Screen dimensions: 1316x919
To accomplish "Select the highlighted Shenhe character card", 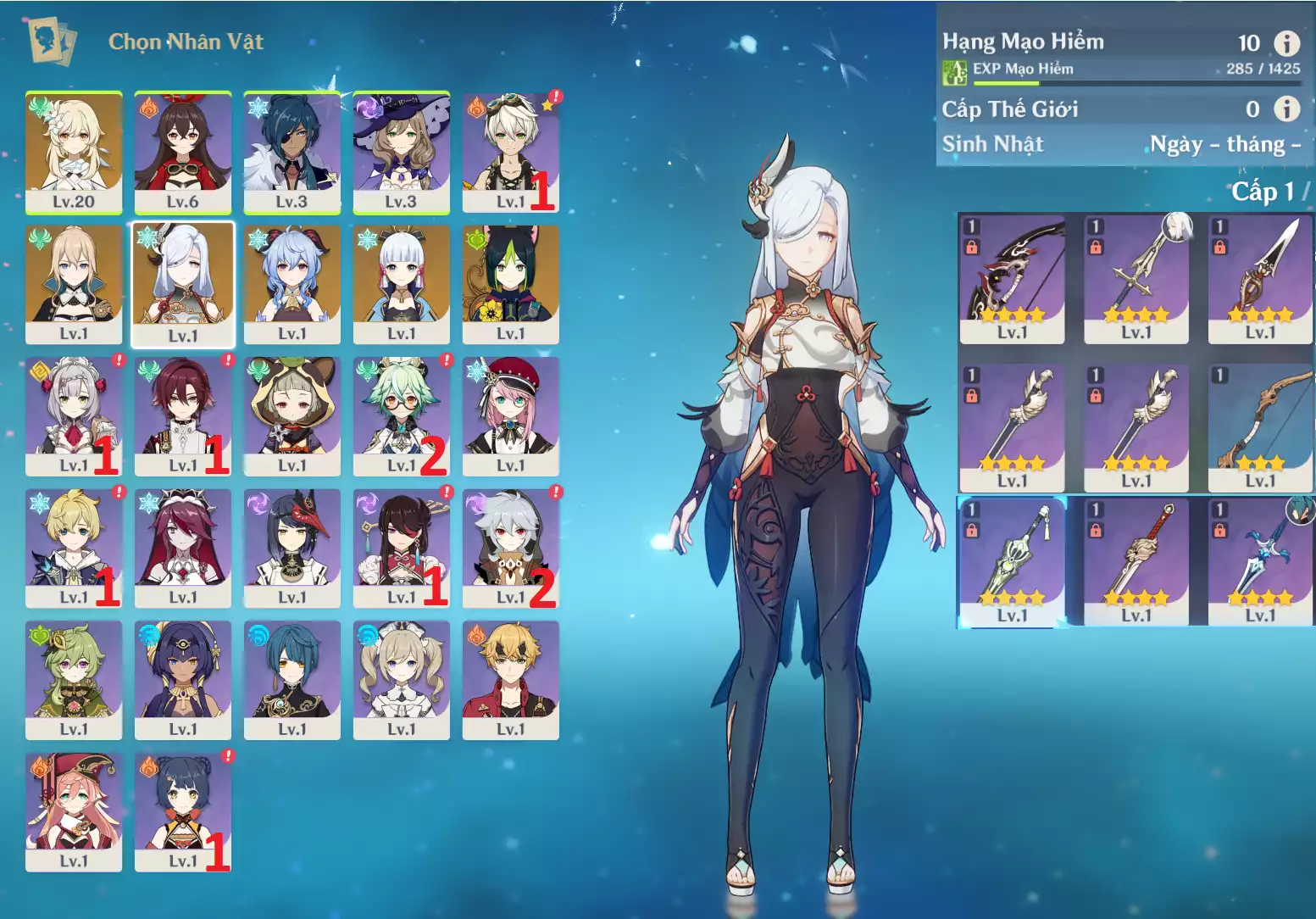I will 183,284.
